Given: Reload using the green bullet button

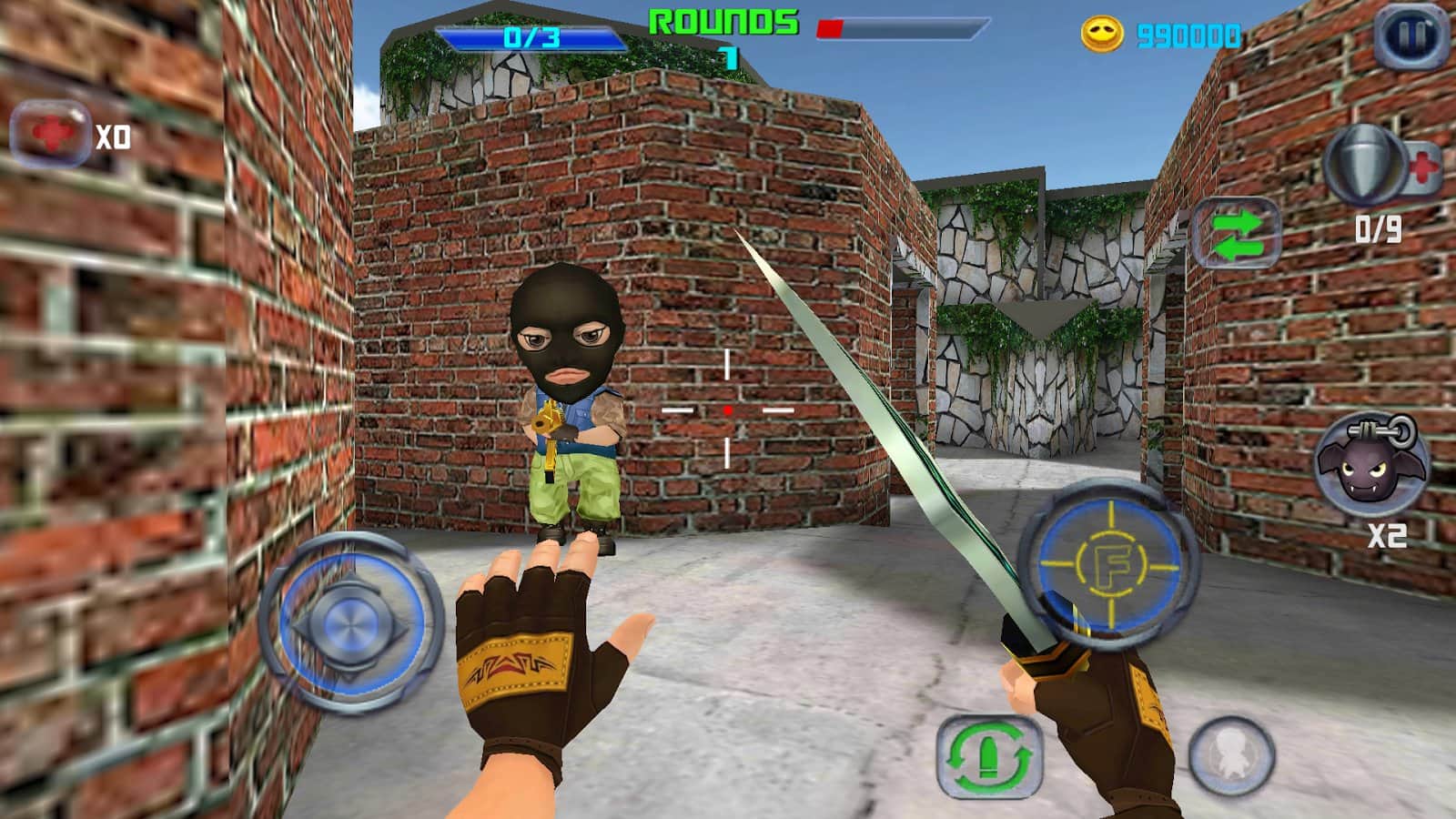Looking at the screenshot, I should (x=989, y=756).
